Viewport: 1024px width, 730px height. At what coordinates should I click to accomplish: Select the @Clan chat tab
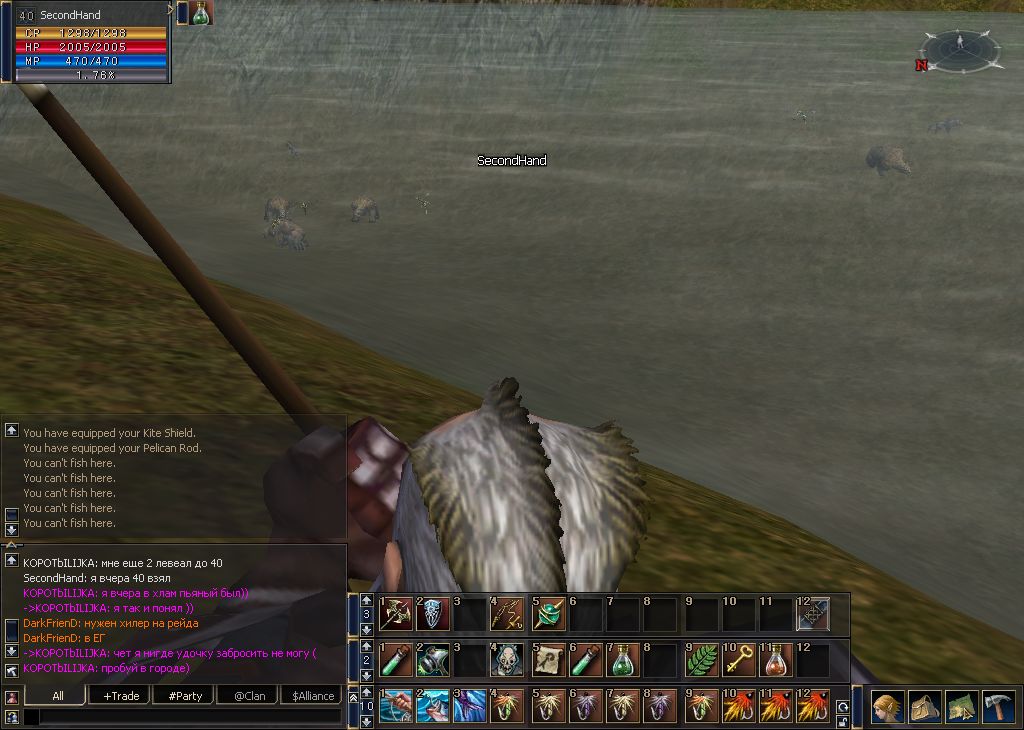pyautogui.click(x=249, y=695)
